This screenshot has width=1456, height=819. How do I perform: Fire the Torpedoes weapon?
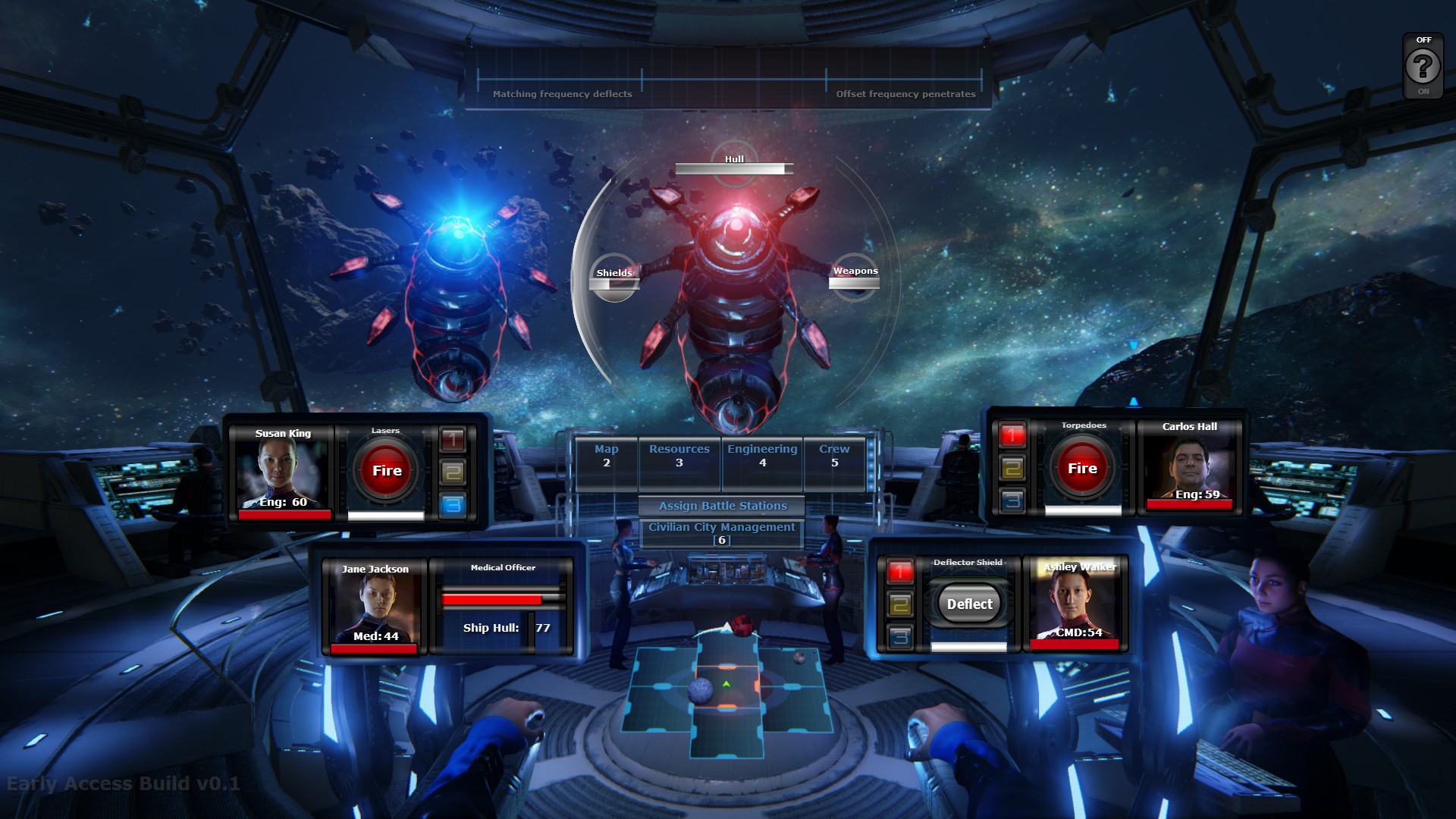click(x=1082, y=469)
